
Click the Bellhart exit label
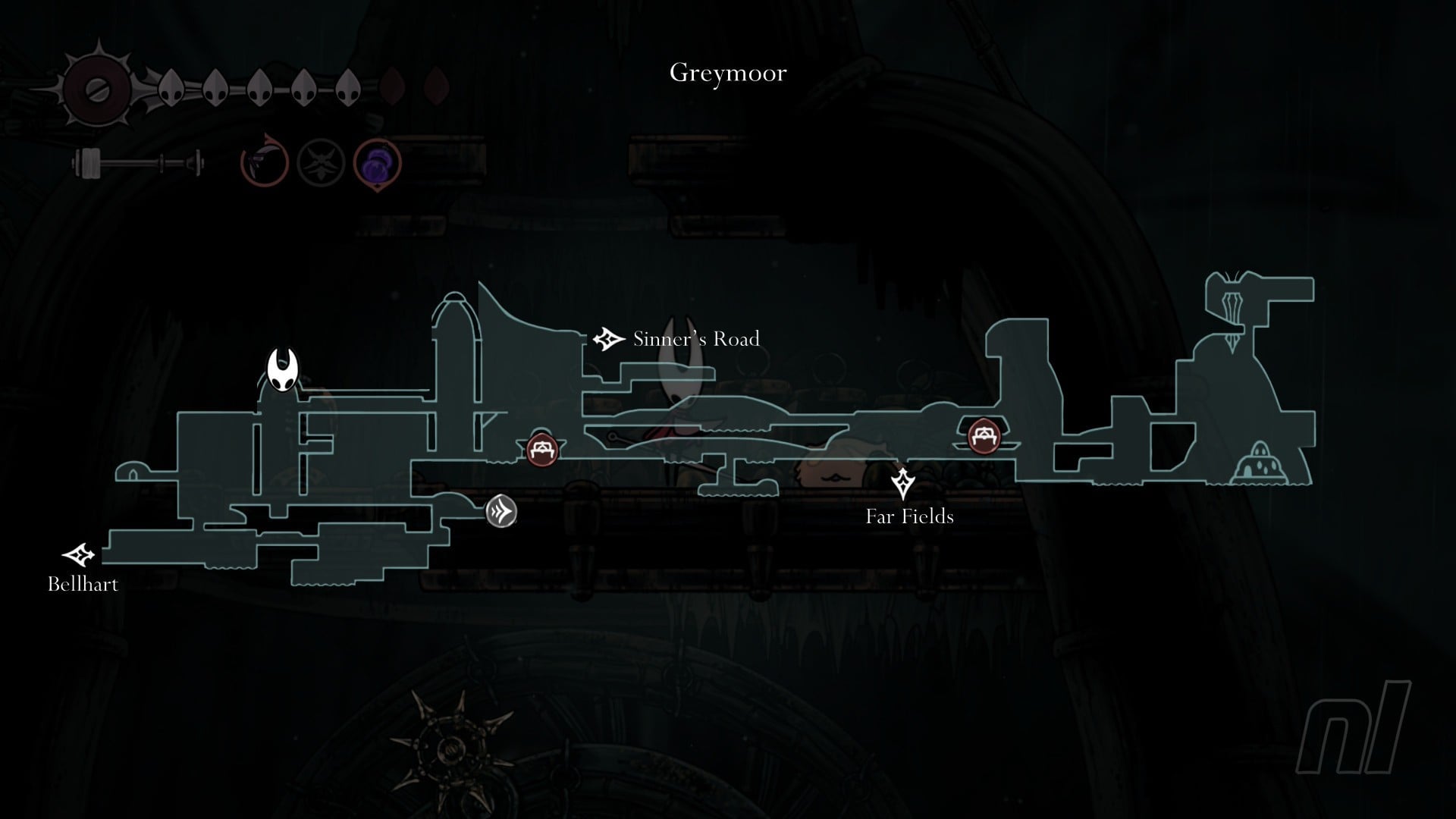coord(83,584)
